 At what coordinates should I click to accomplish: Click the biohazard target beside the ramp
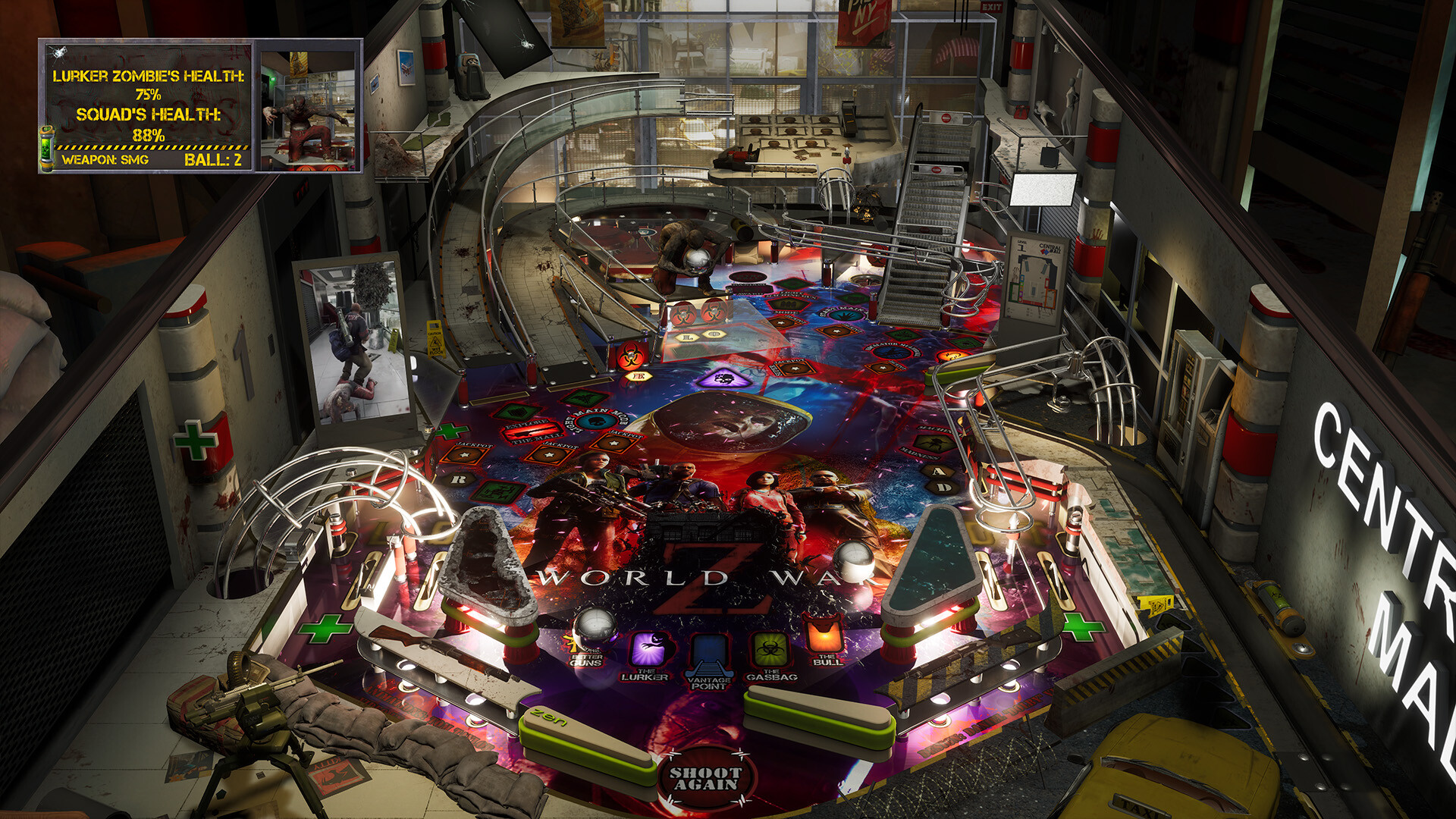click(630, 358)
